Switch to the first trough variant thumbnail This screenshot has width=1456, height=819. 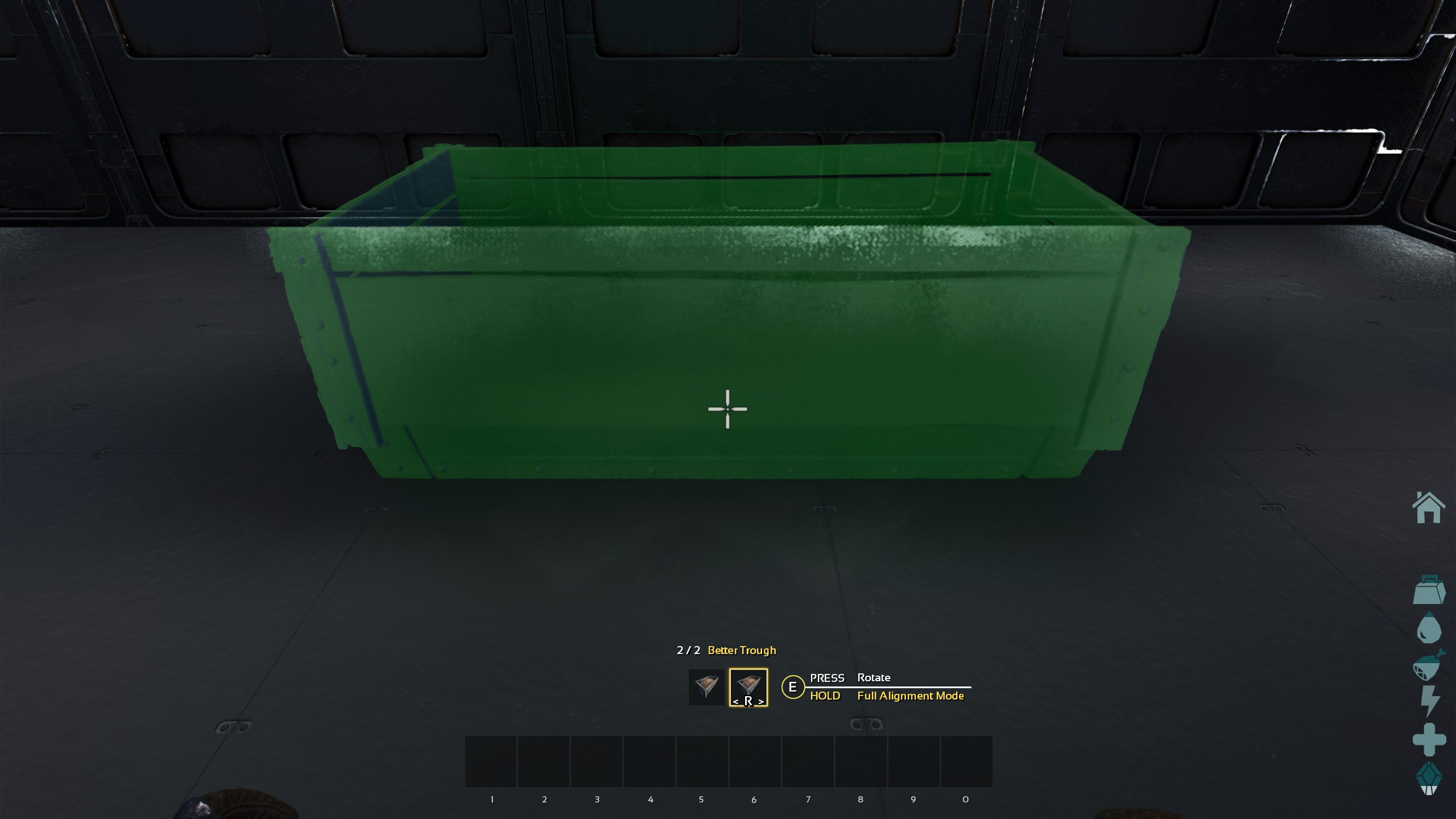click(x=708, y=686)
